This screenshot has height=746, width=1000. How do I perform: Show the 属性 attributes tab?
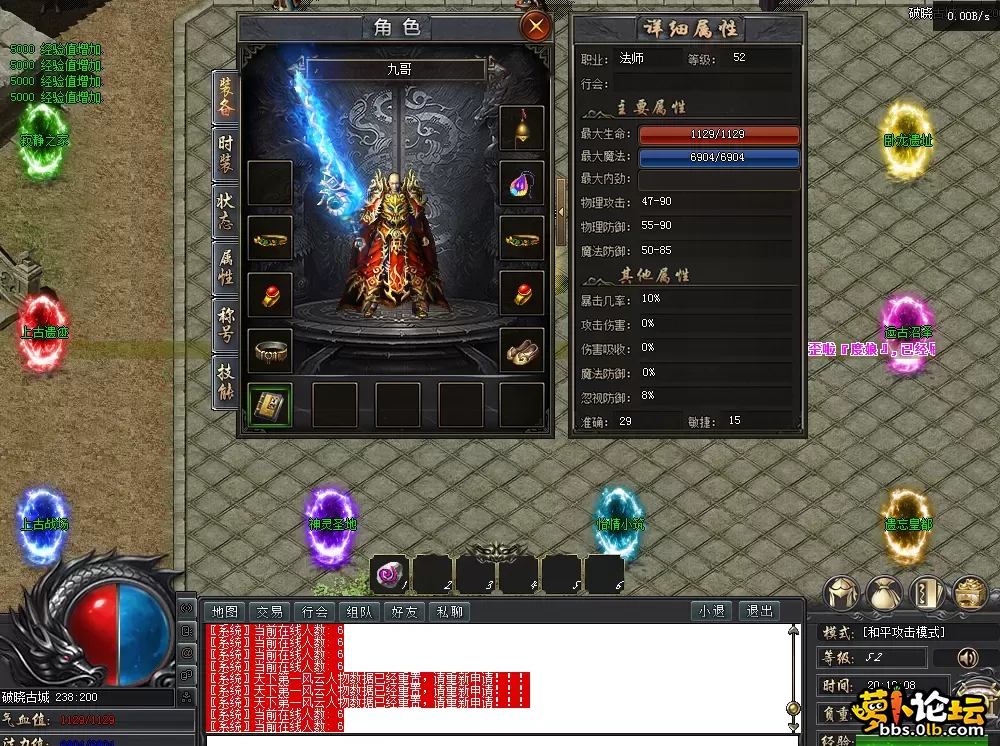227,268
